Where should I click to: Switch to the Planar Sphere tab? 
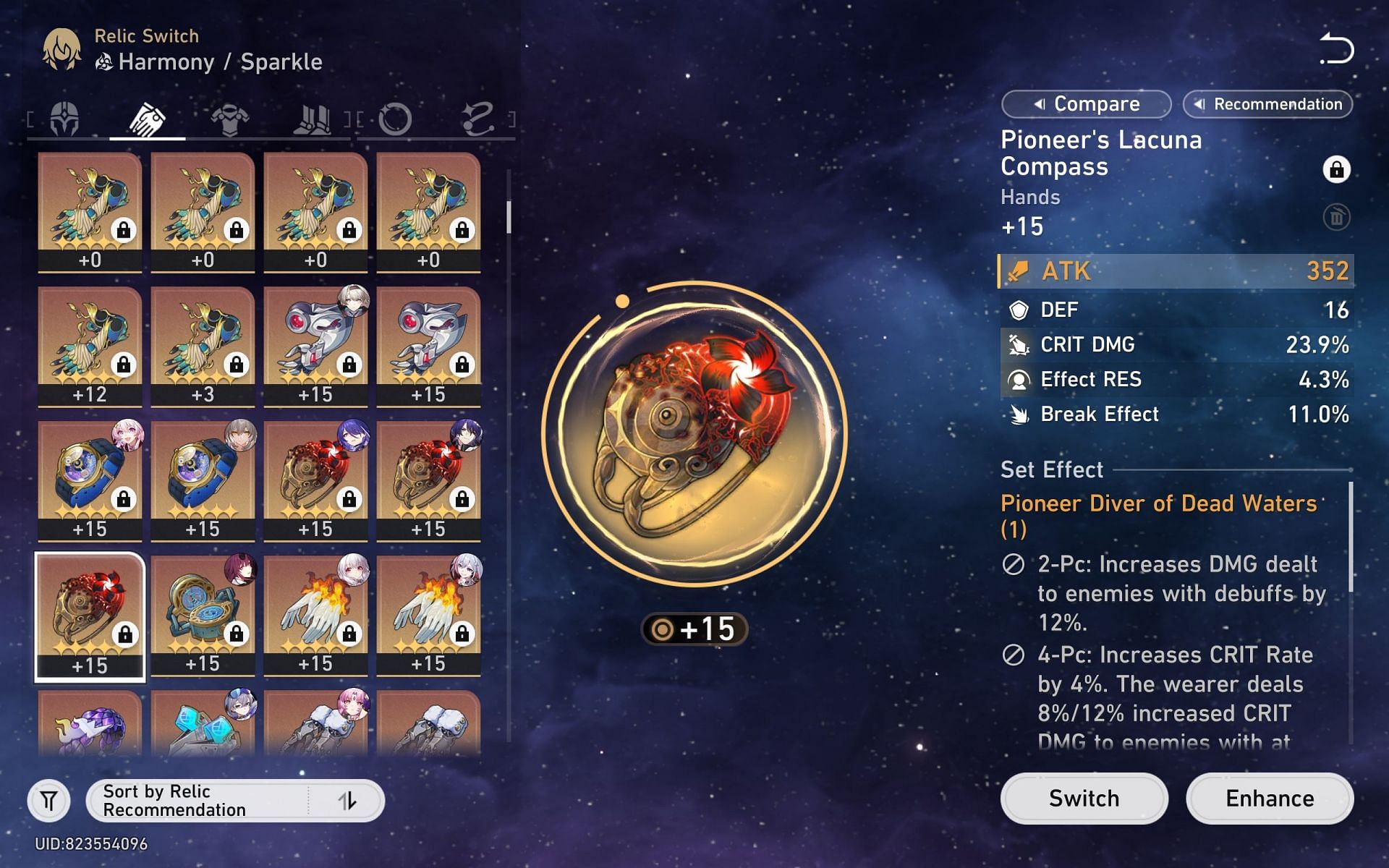point(395,119)
